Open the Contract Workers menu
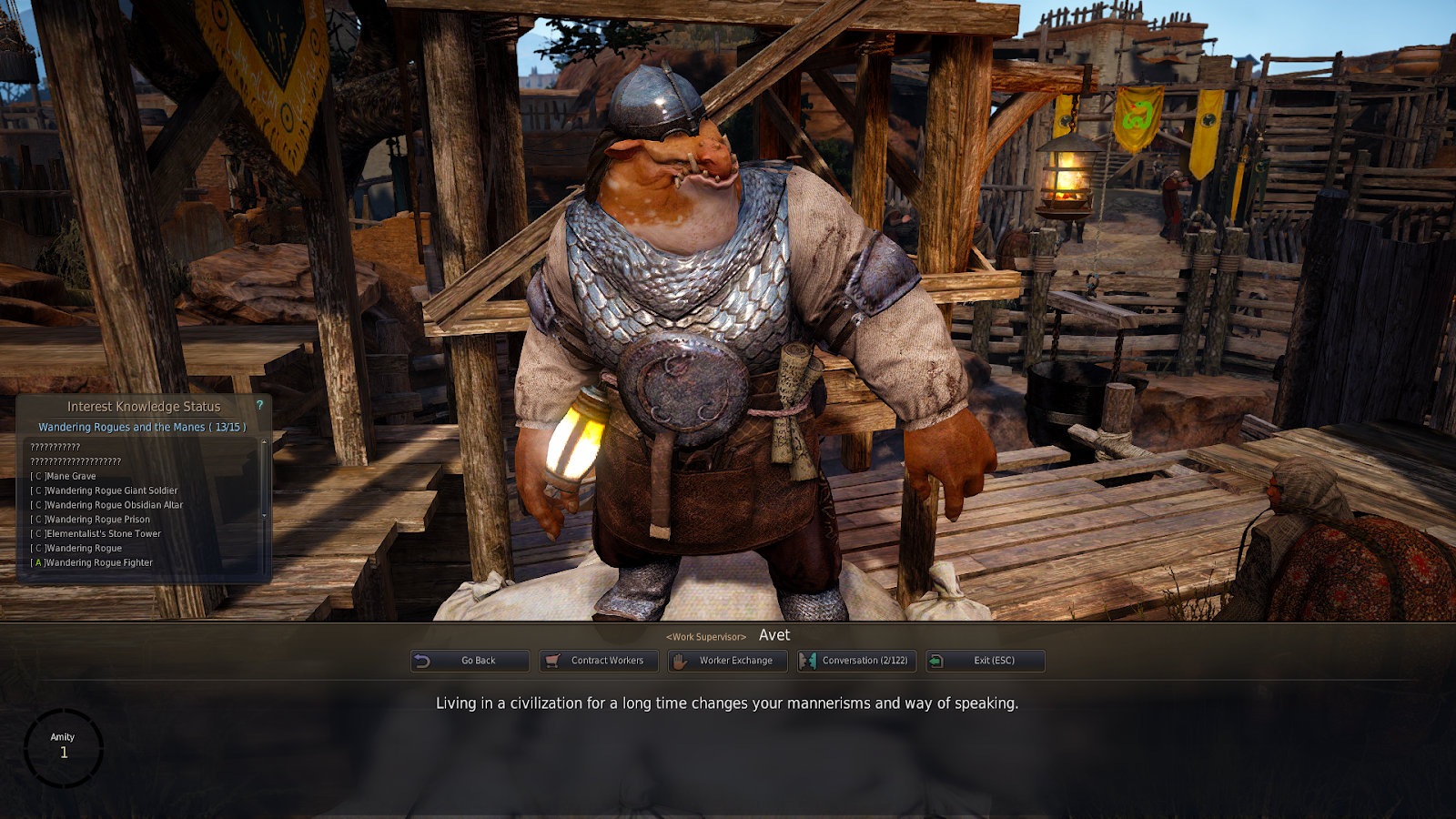 (x=598, y=661)
